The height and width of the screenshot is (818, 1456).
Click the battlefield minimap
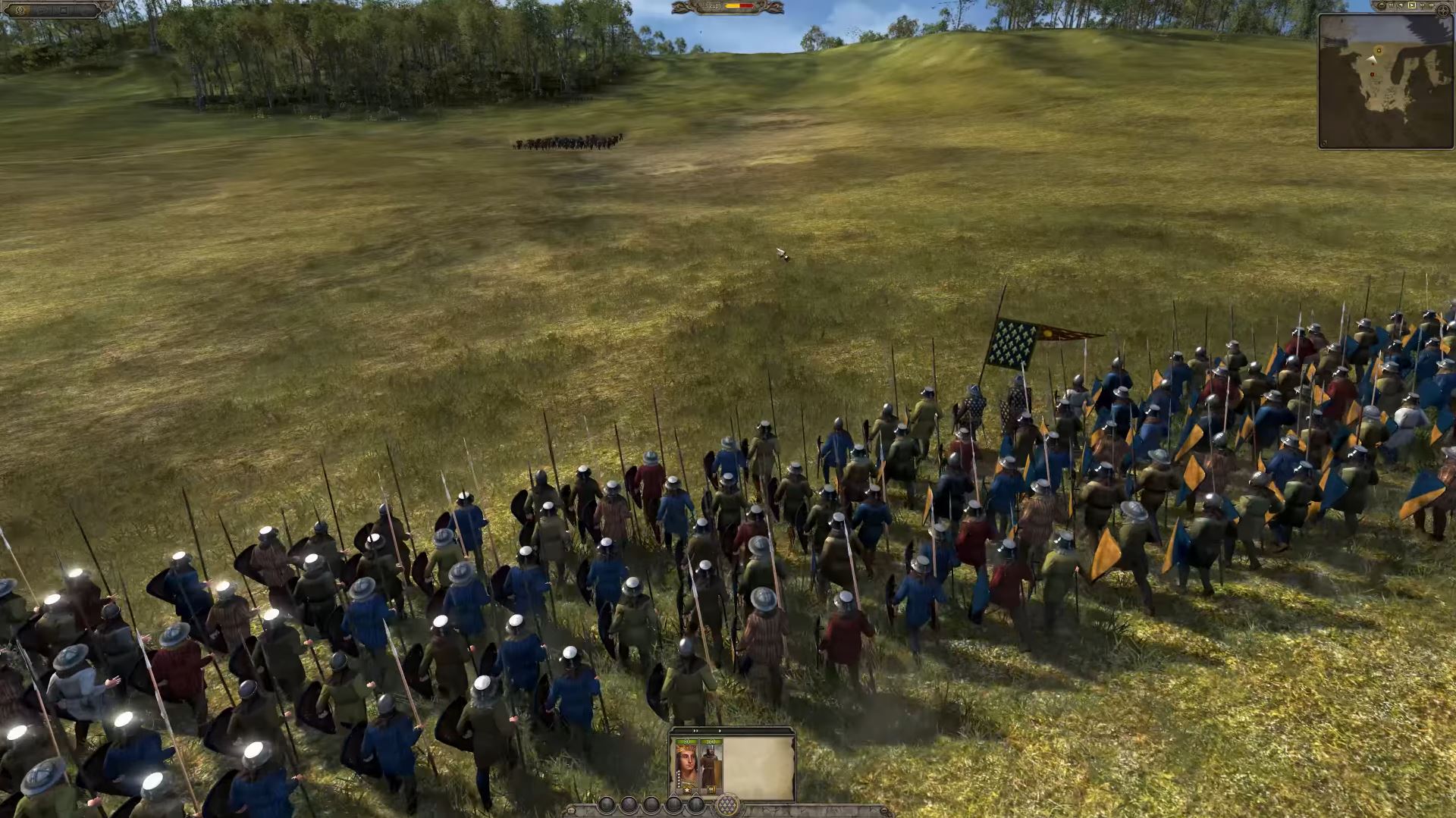coord(1385,82)
